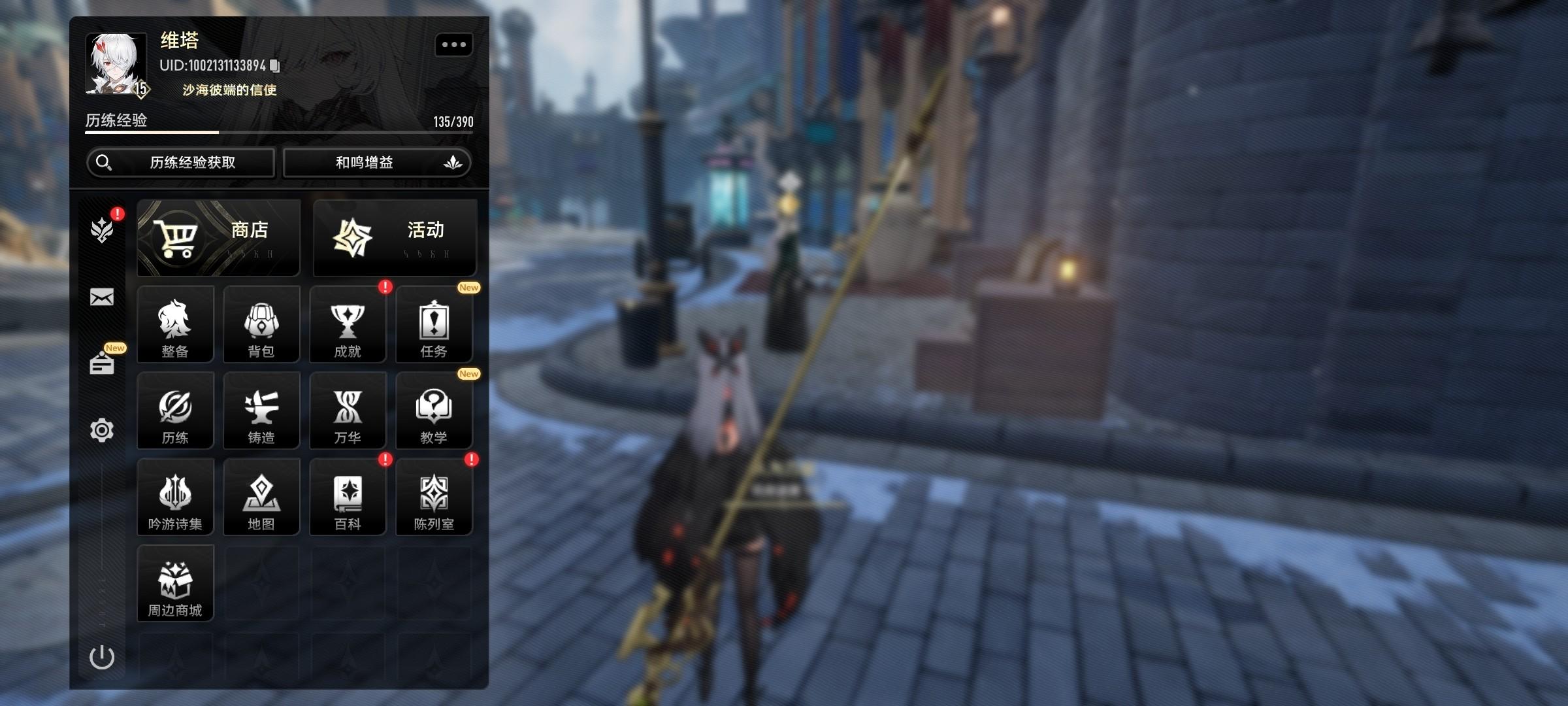1568x706 pixels.
Task: Visit the 周边商城 merchandise store
Action: 175,583
